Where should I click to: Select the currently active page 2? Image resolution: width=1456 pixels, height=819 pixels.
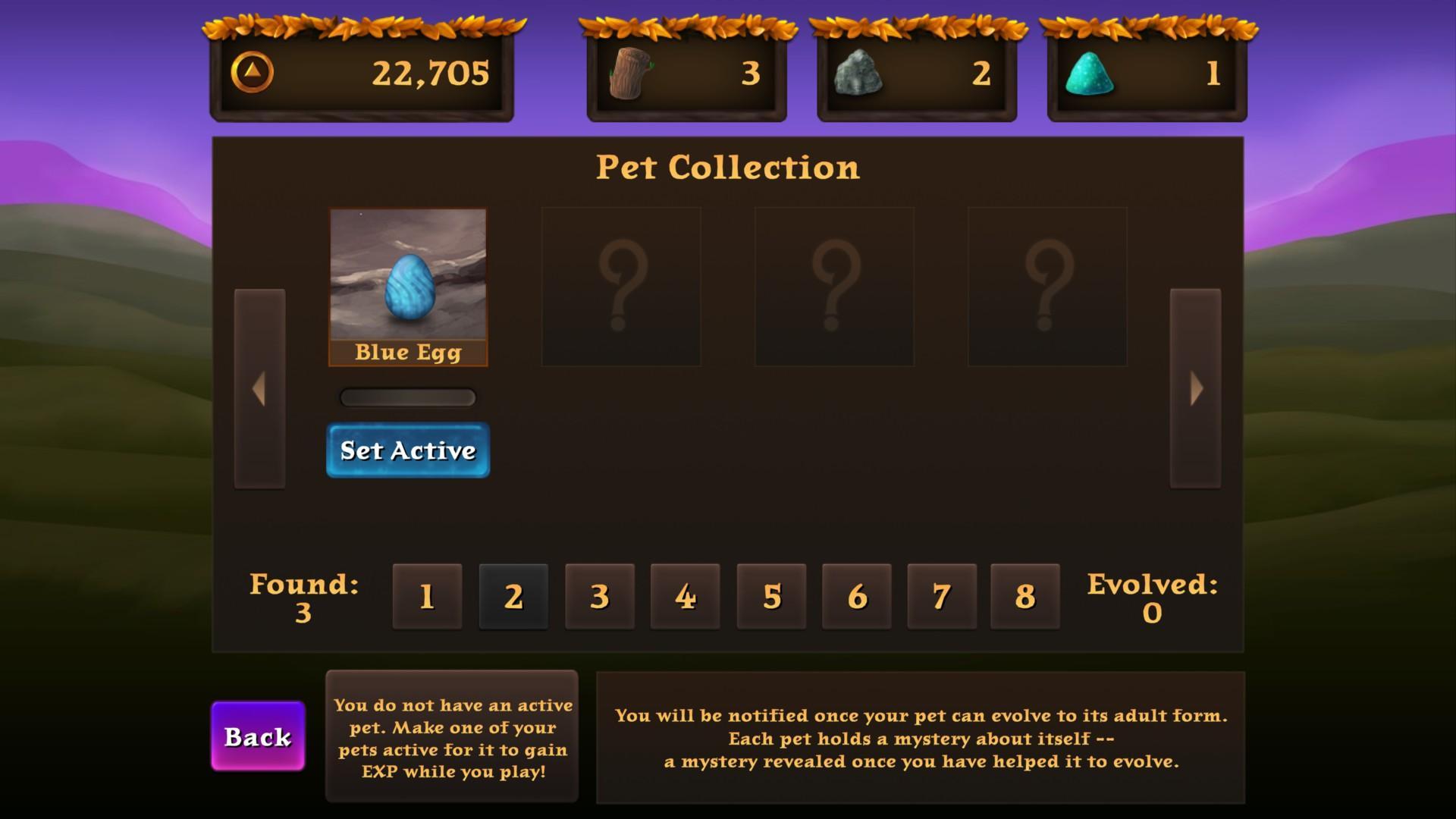[x=513, y=596]
